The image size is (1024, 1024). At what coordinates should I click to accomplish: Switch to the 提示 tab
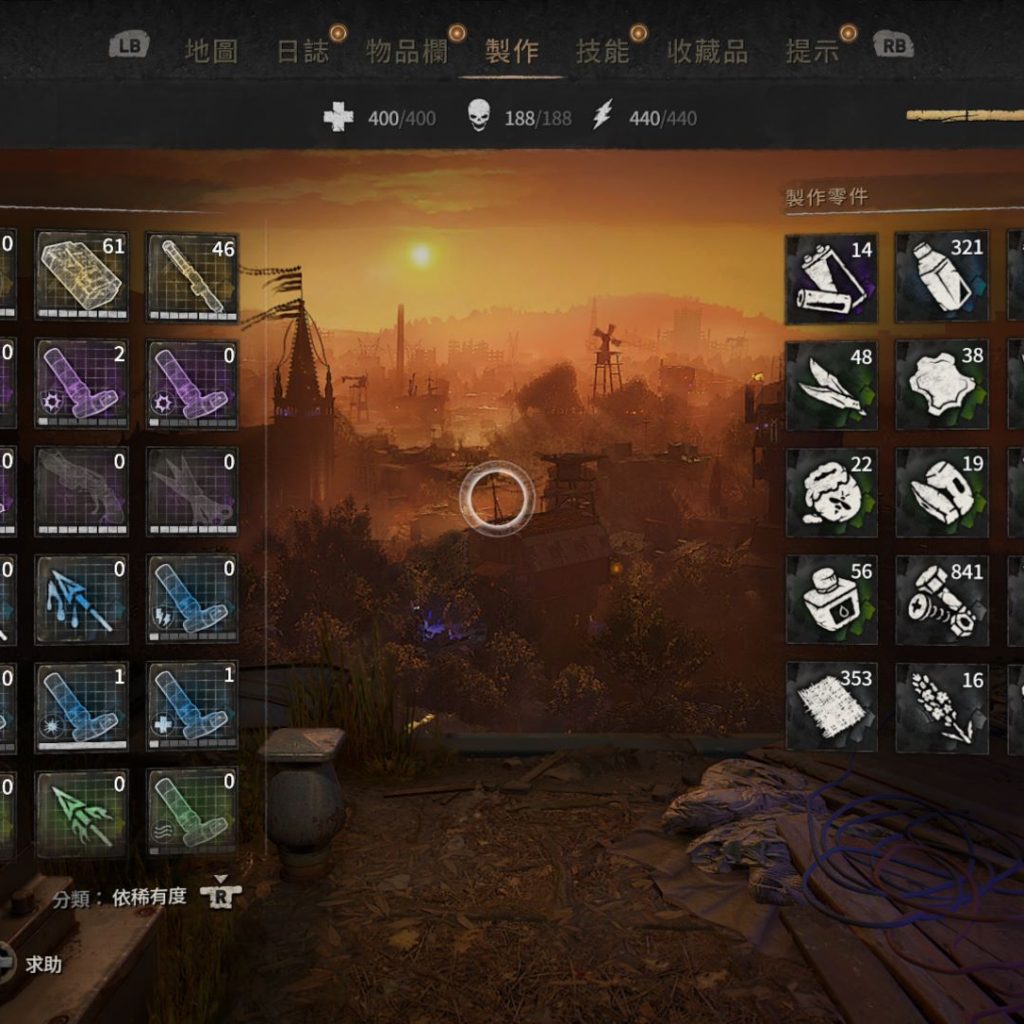pyautogui.click(x=812, y=52)
